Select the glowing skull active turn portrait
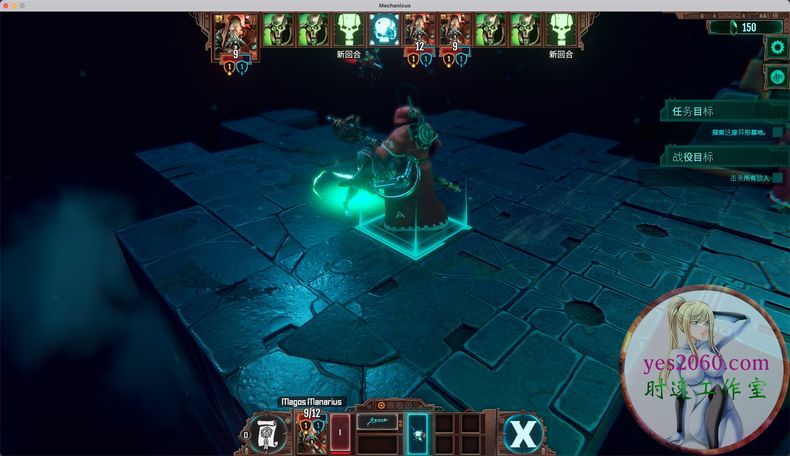Screen dimensions: 790x456 pos(383,29)
